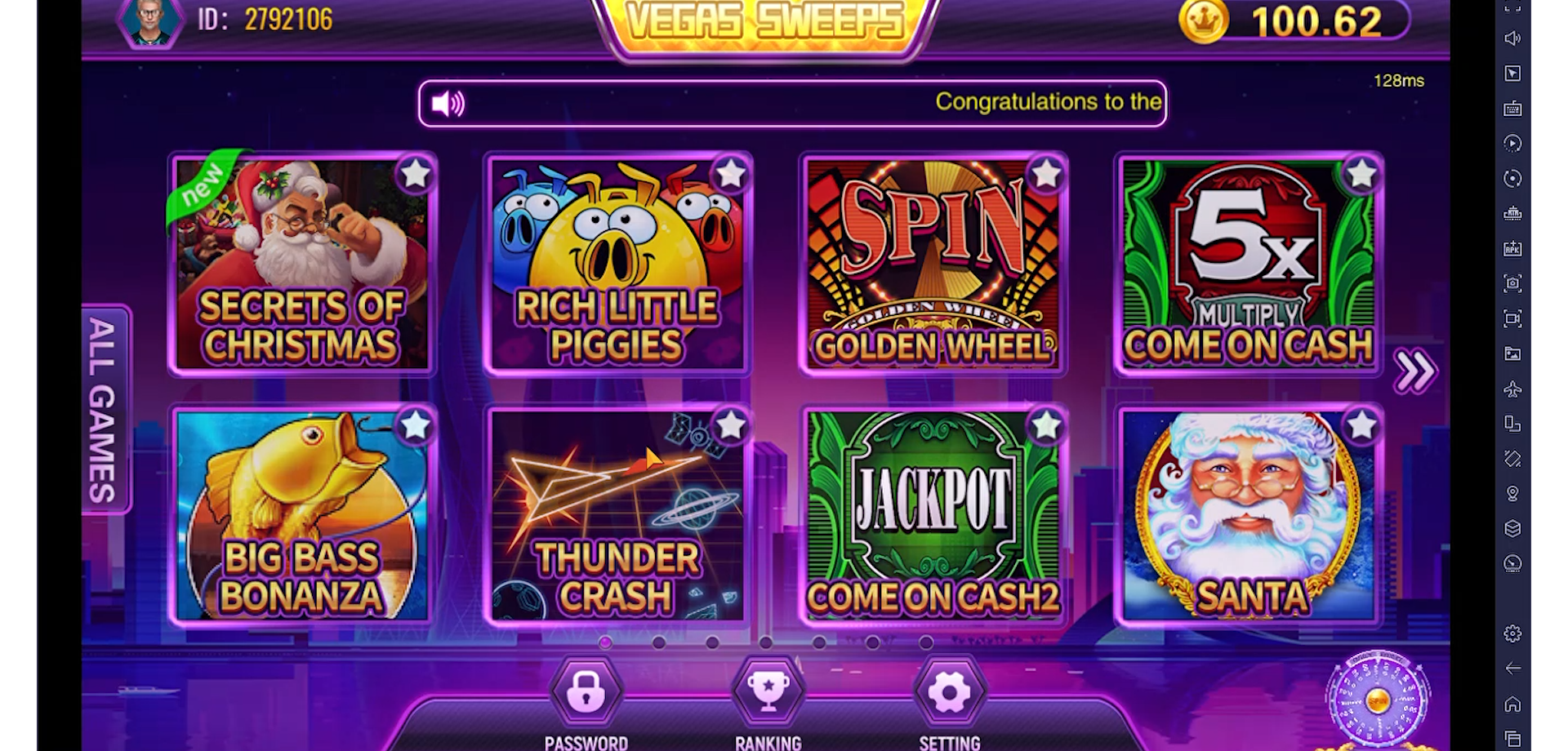Open the emulator gear settings icon

coord(1512,633)
